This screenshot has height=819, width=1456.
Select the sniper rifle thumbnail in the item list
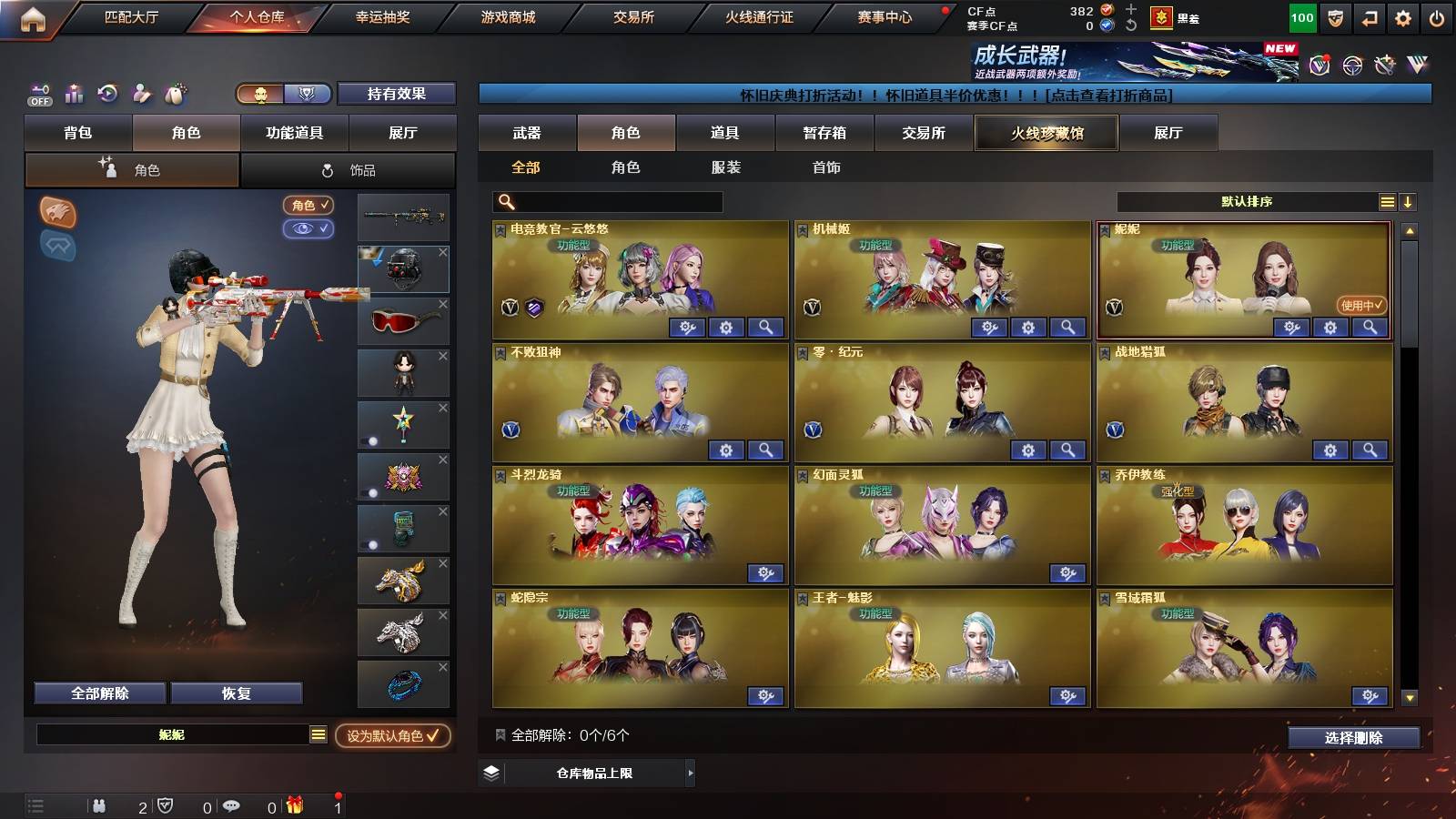point(403,218)
